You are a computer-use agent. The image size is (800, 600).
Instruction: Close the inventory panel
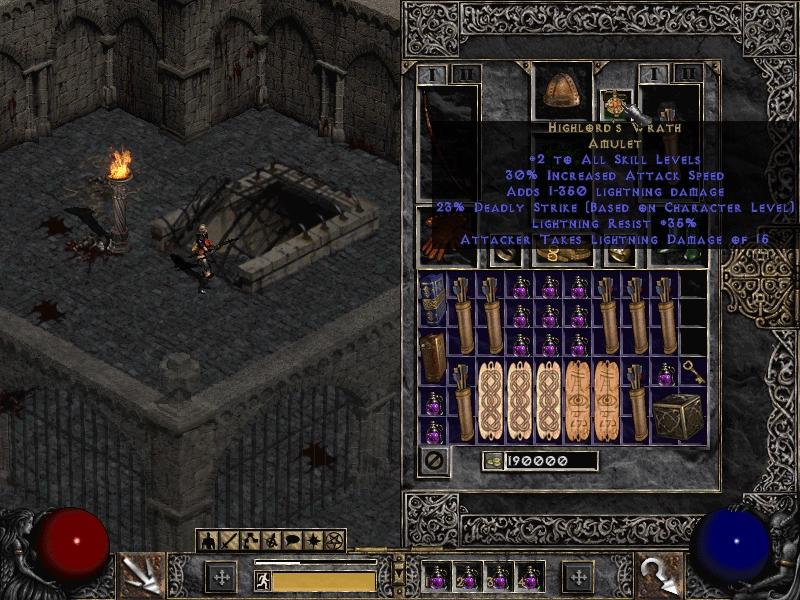click(433, 462)
